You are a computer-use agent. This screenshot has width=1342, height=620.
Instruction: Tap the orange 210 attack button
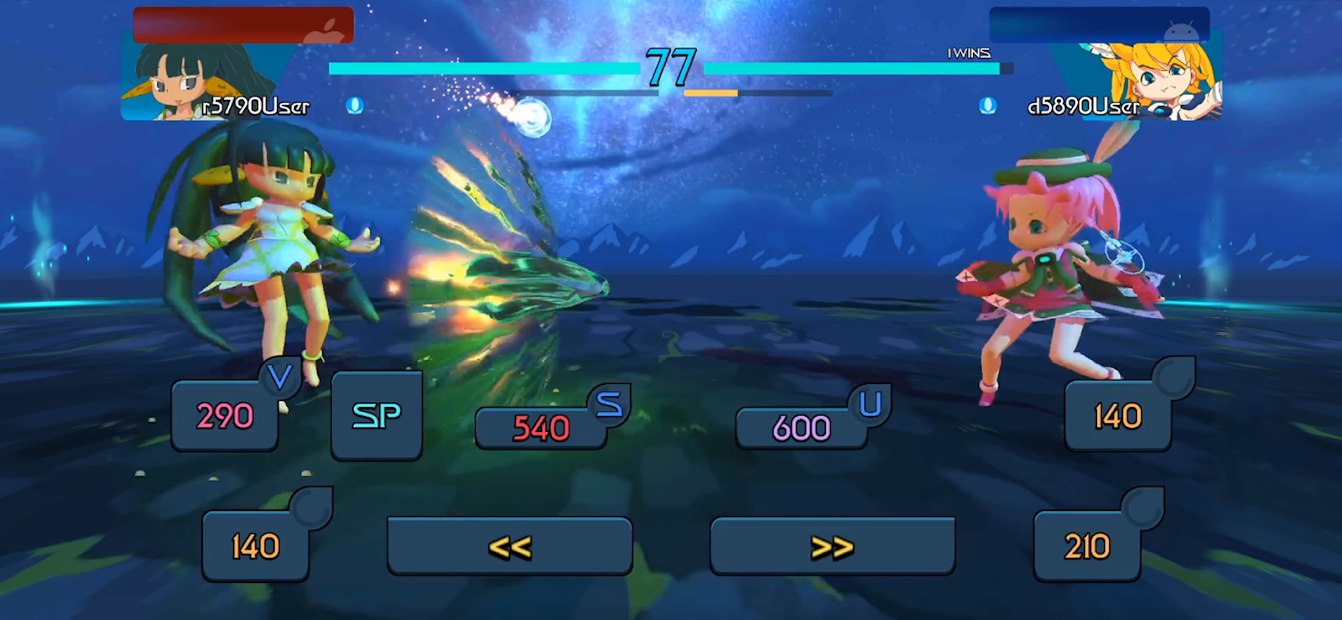(1087, 546)
